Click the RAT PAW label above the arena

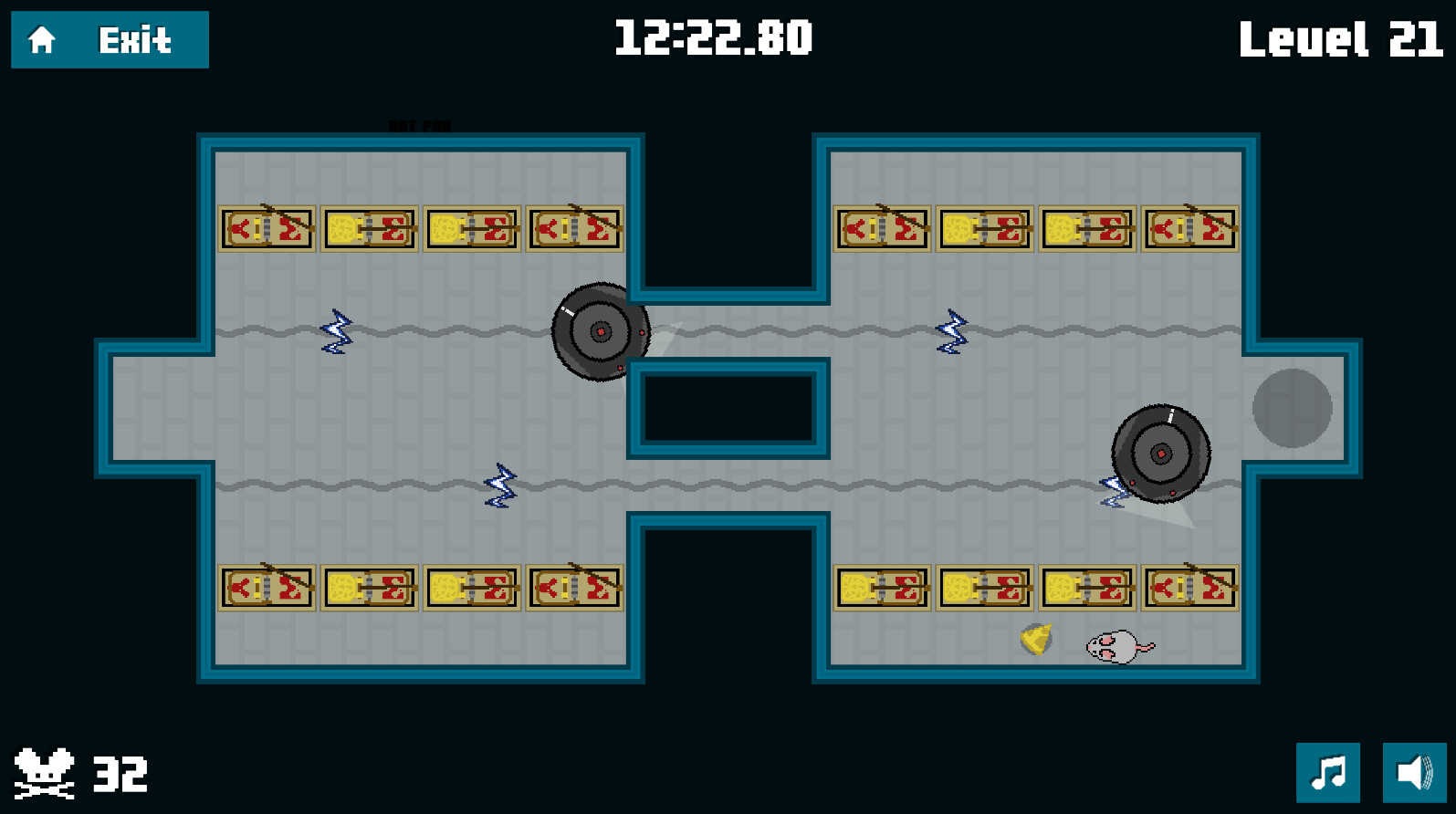tap(419, 124)
